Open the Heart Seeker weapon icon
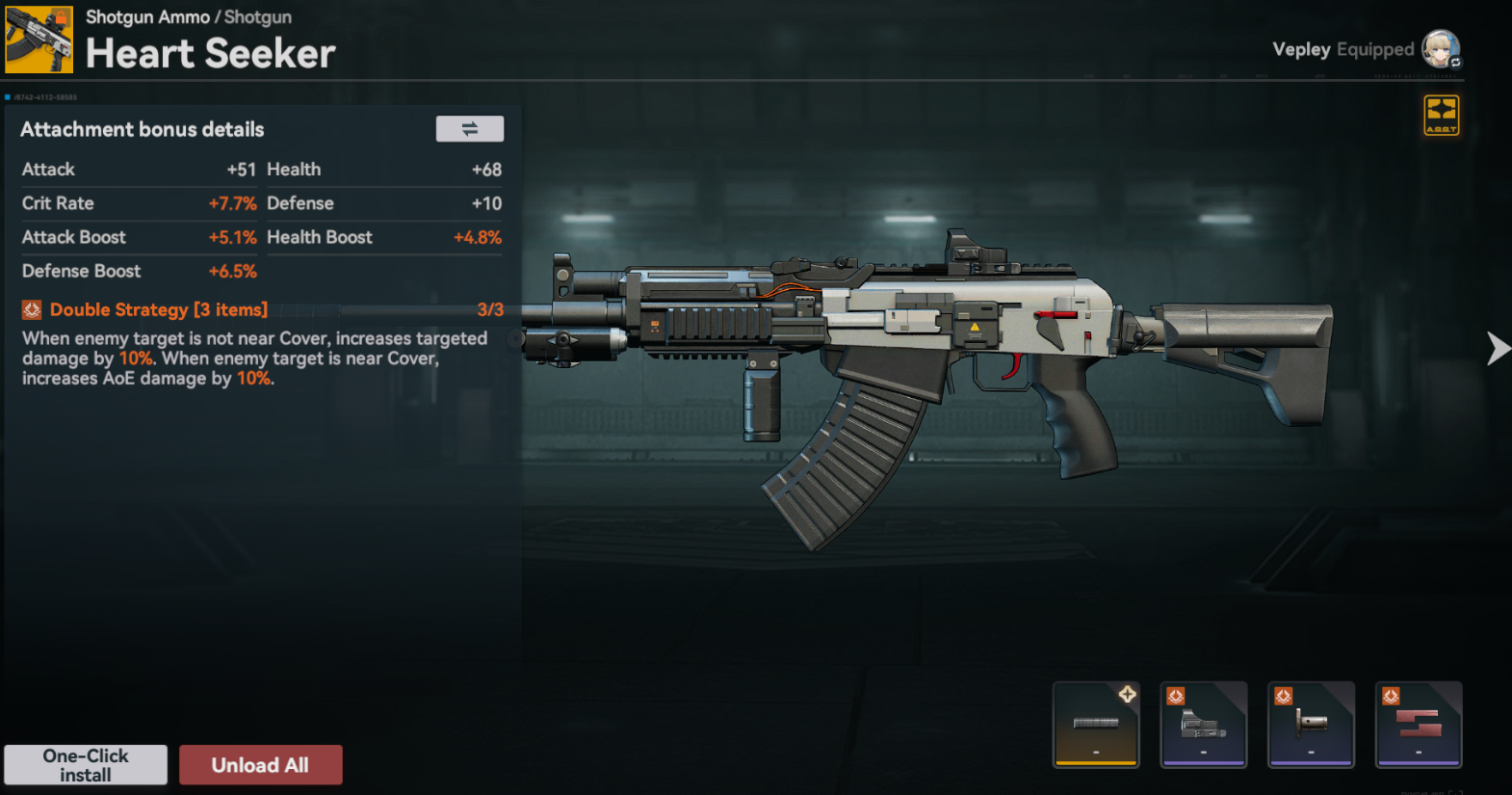The image size is (1512, 795). pos(39,40)
